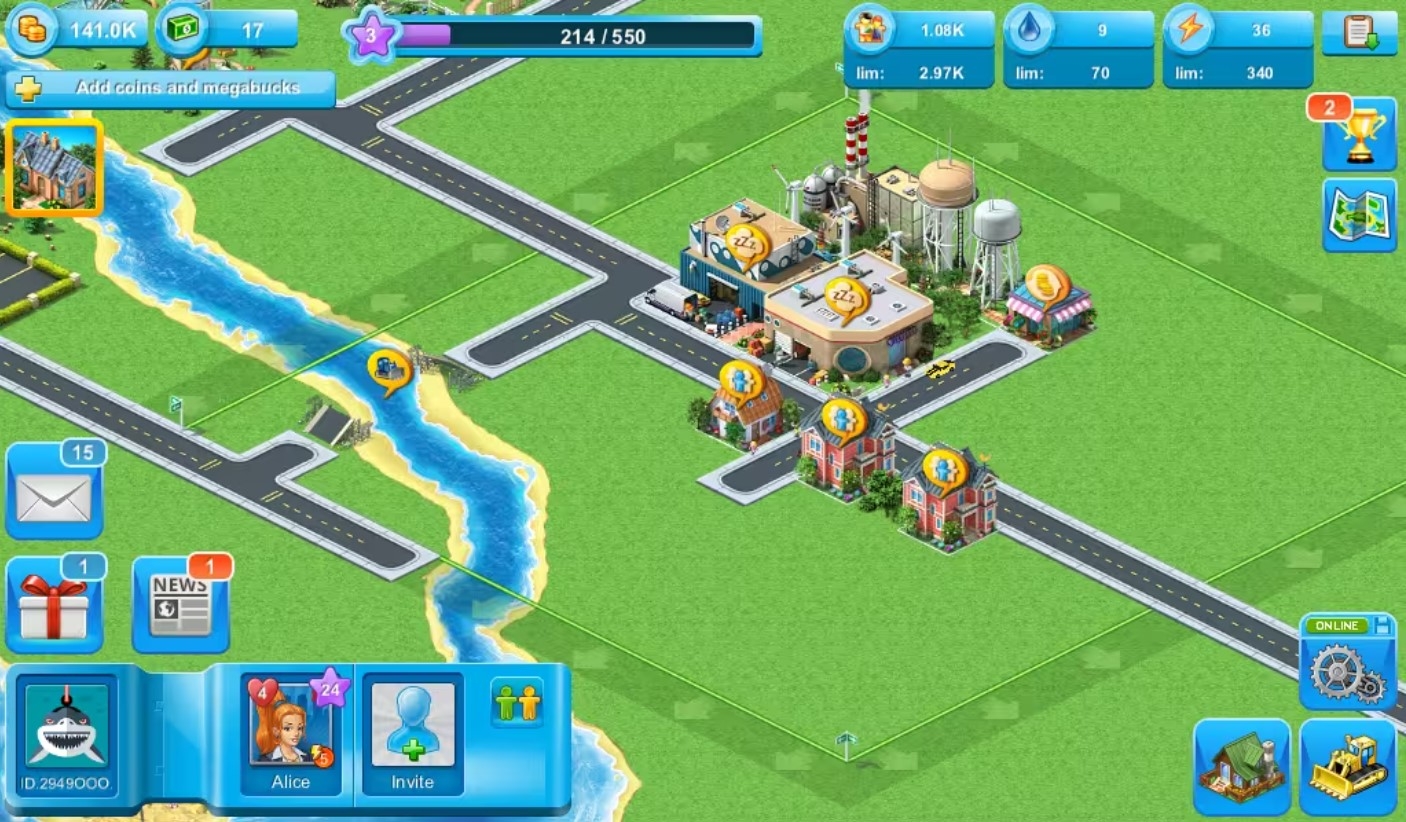The height and width of the screenshot is (822, 1406).
Task: Open the tasks clipboard at top right
Action: click(1360, 33)
